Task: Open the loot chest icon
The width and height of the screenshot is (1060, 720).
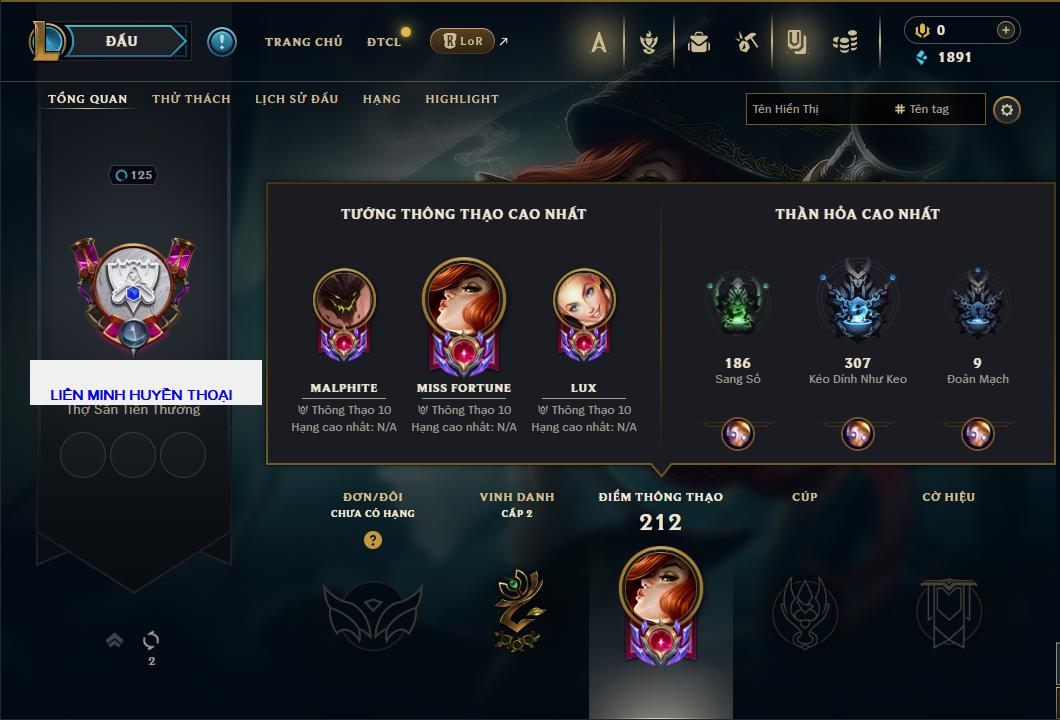Action: pyautogui.click(x=699, y=42)
